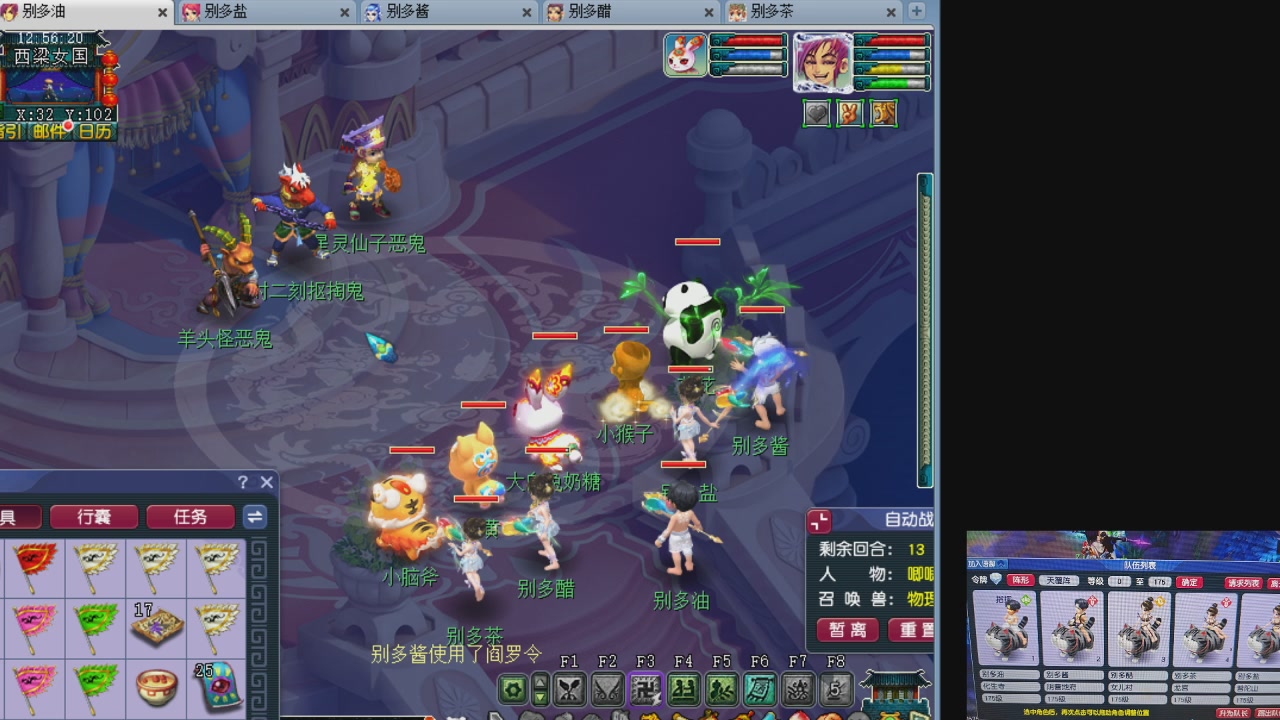
Task: Click the pagoda icon beside the skill hotkeys
Action: click(894, 690)
